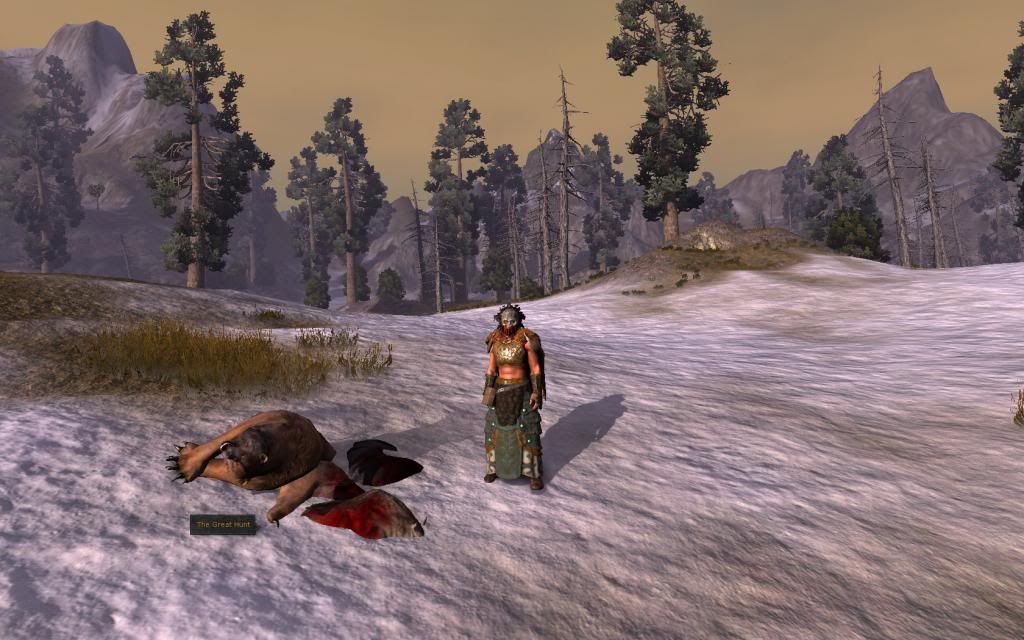Click The Great Hunt quest label
Viewport: 1024px width, 640px height.
(223, 524)
